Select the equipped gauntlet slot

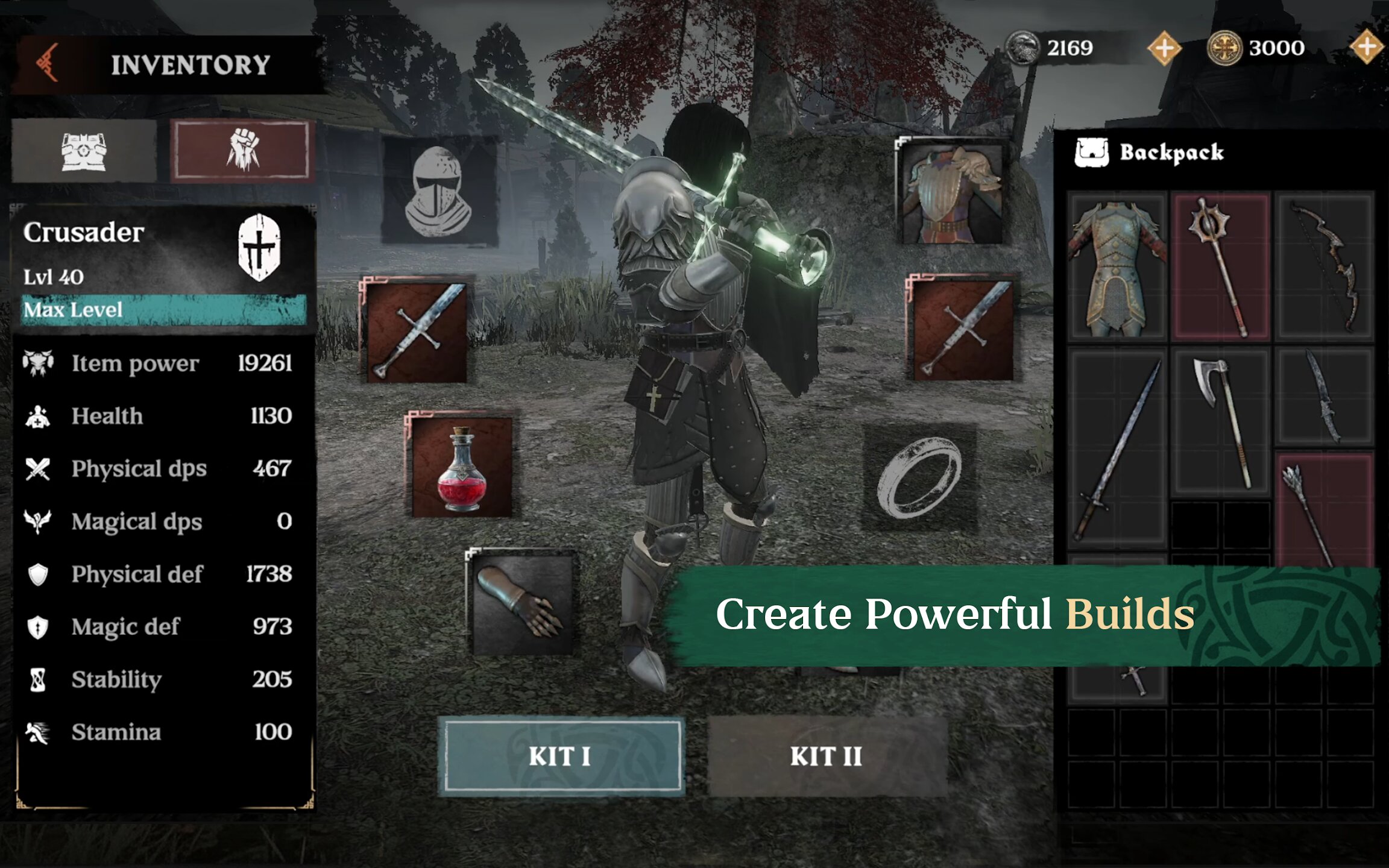pyautogui.click(x=522, y=603)
